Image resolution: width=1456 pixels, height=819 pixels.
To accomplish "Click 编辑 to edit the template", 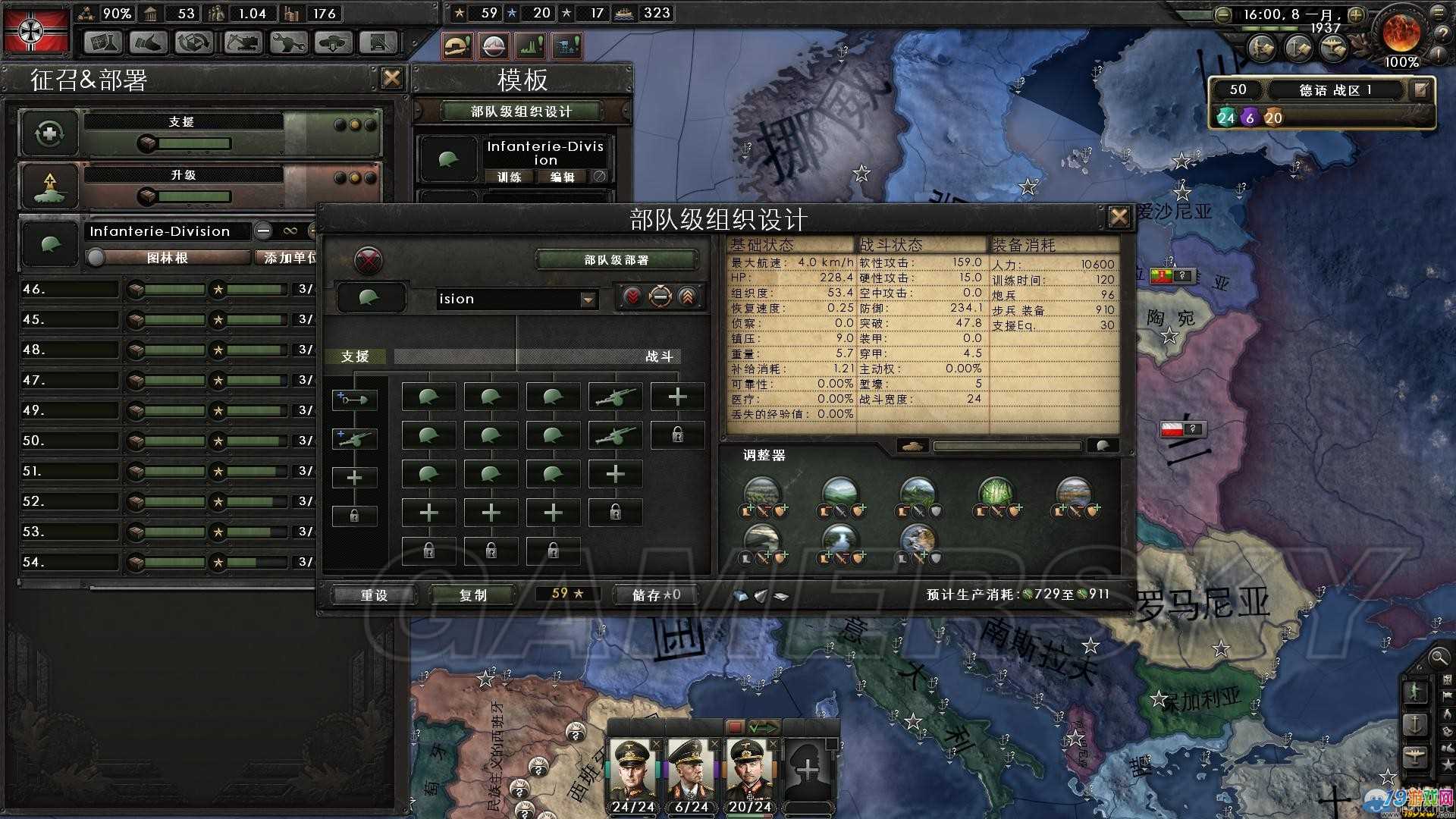I will 562,177.
